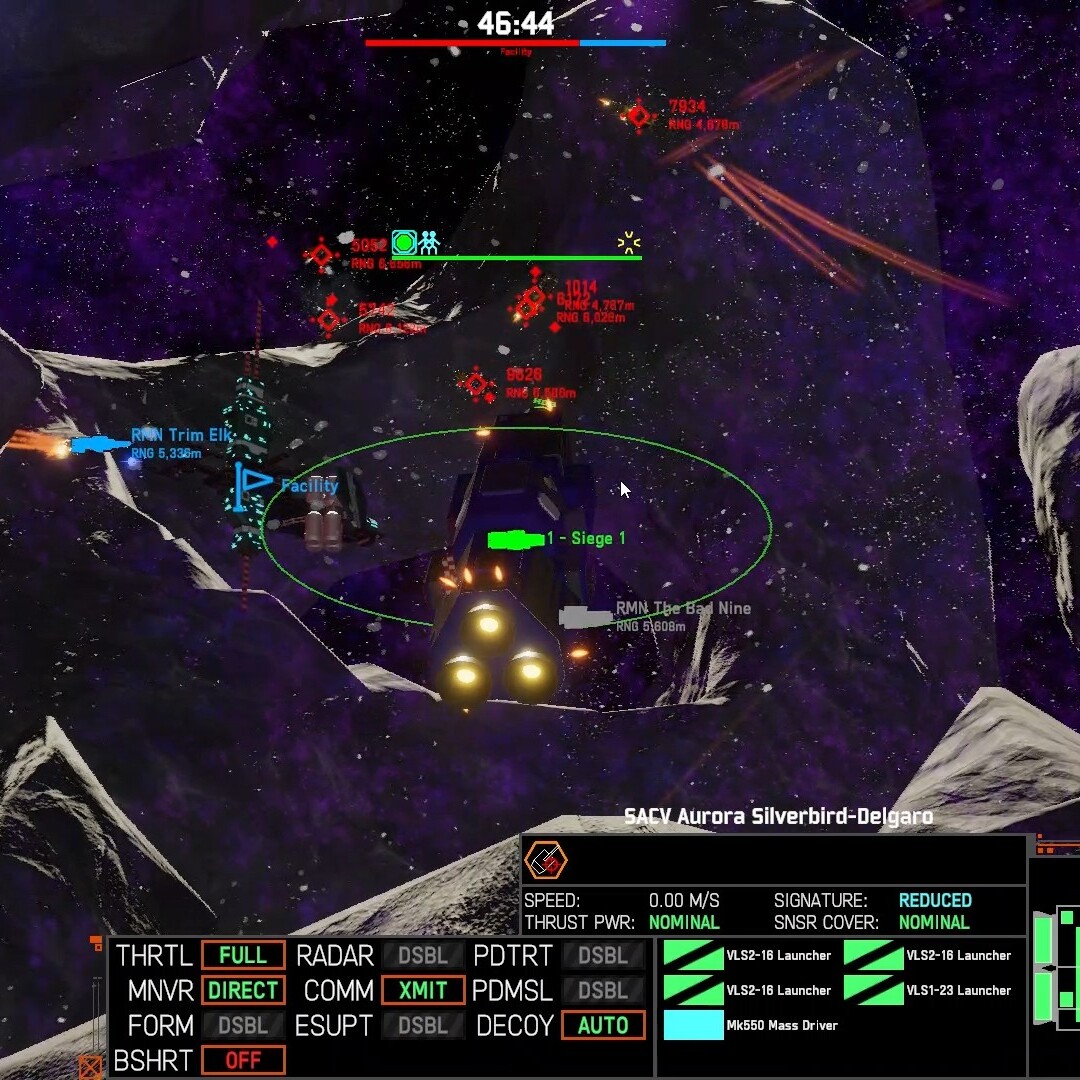The width and height of the screenshot is (1080, 1080).
Task: Click the orange hexagon status icon
Action: point(546,859)
